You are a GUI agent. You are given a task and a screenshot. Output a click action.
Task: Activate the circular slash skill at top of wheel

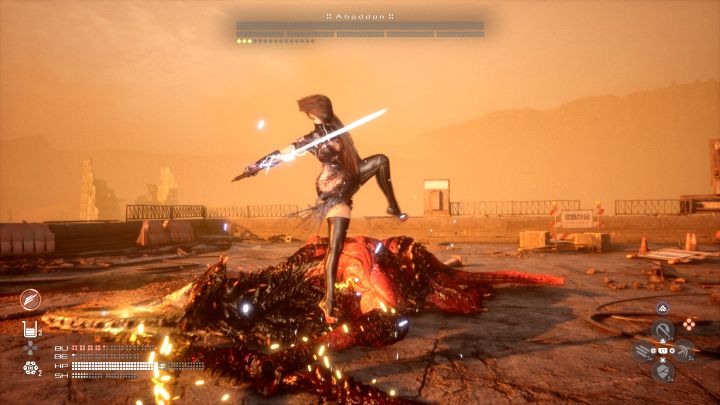[x=661, y=329]
